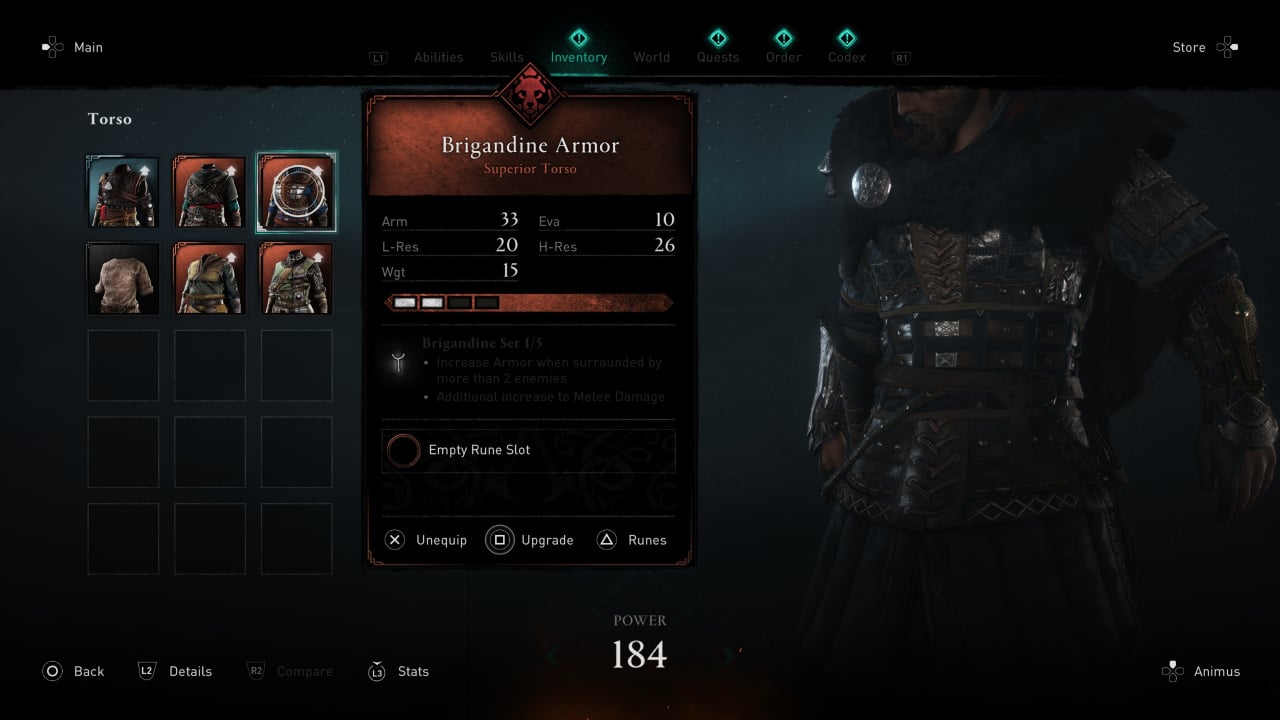Choose the dark armor with teal sleeves
The image size is (1280, 720).
(210, 192)
